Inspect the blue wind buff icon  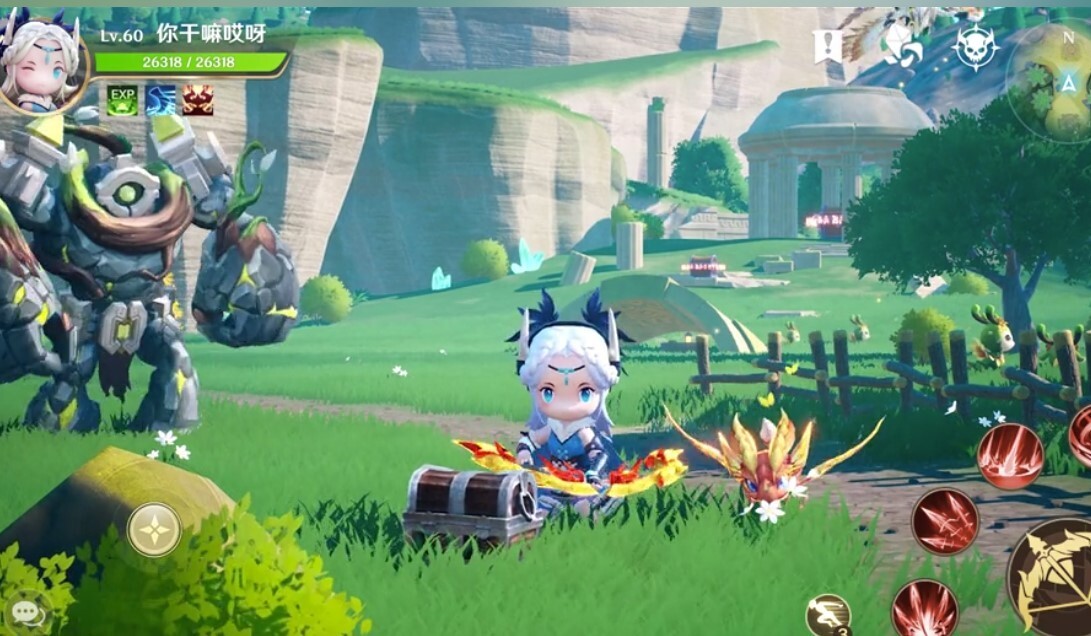(160, 100)
